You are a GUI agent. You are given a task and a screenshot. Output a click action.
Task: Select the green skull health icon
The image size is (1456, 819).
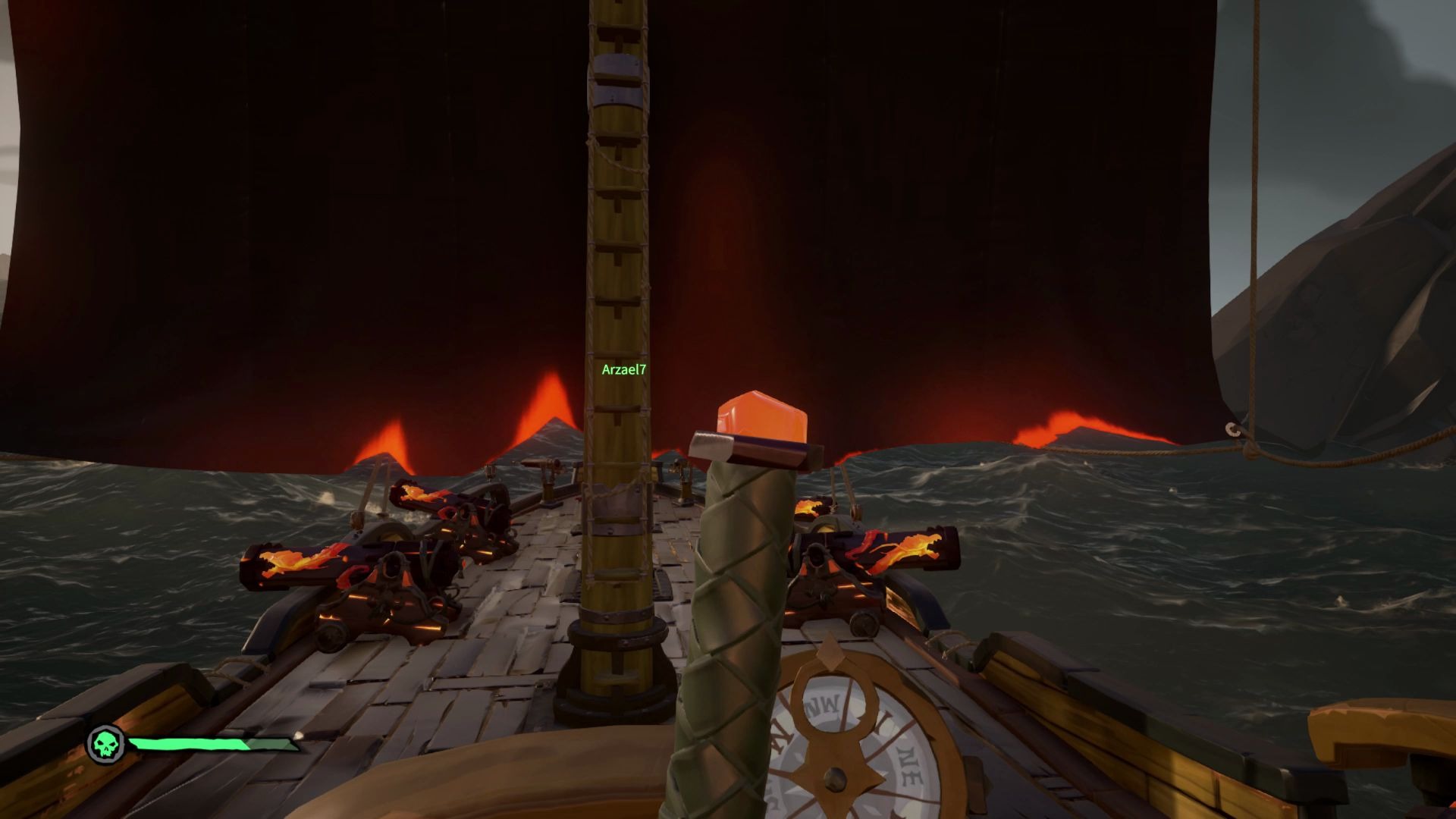coord(105,745)
